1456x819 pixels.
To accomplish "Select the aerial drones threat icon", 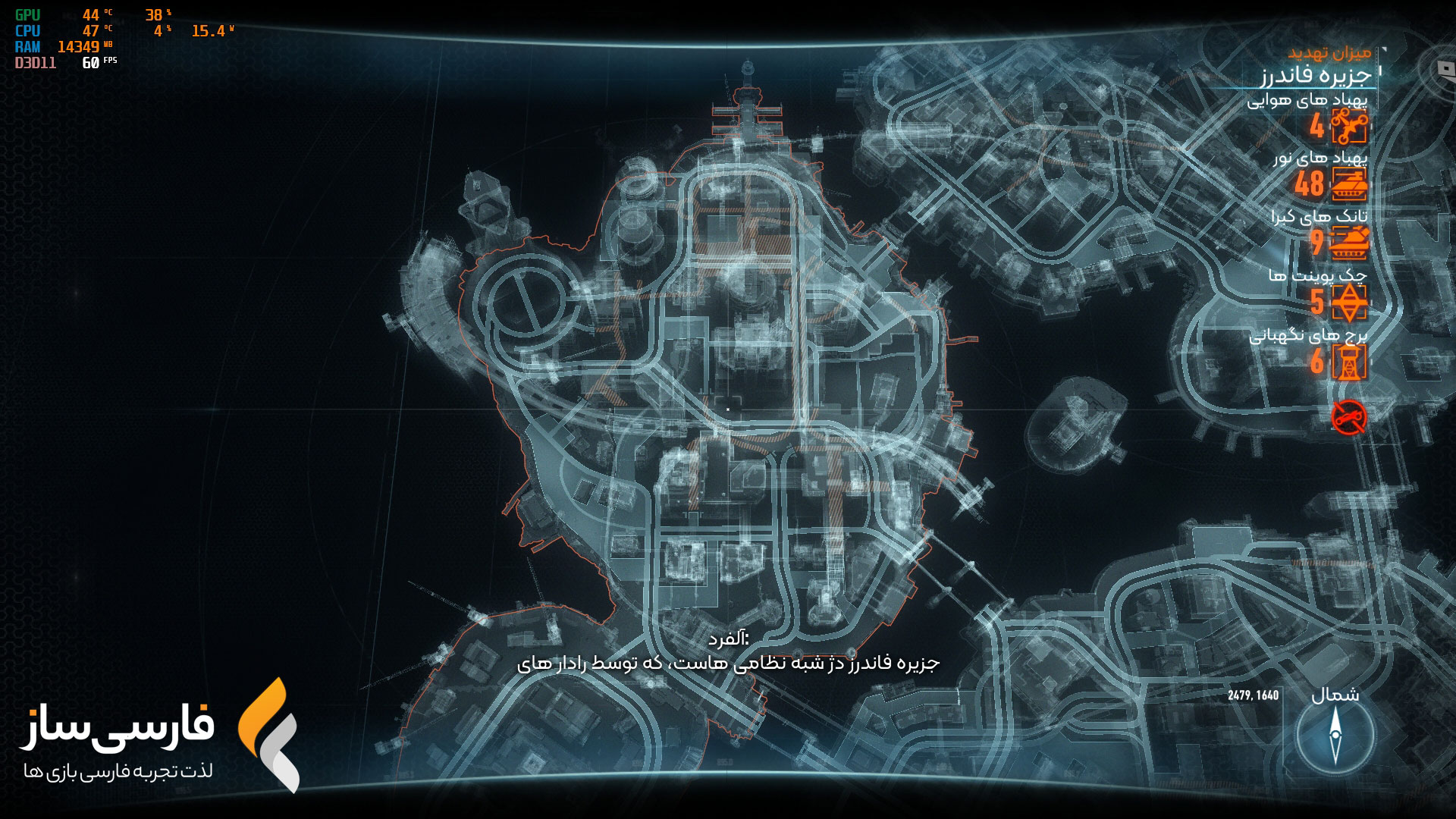I will click(x=1349, y=126).
